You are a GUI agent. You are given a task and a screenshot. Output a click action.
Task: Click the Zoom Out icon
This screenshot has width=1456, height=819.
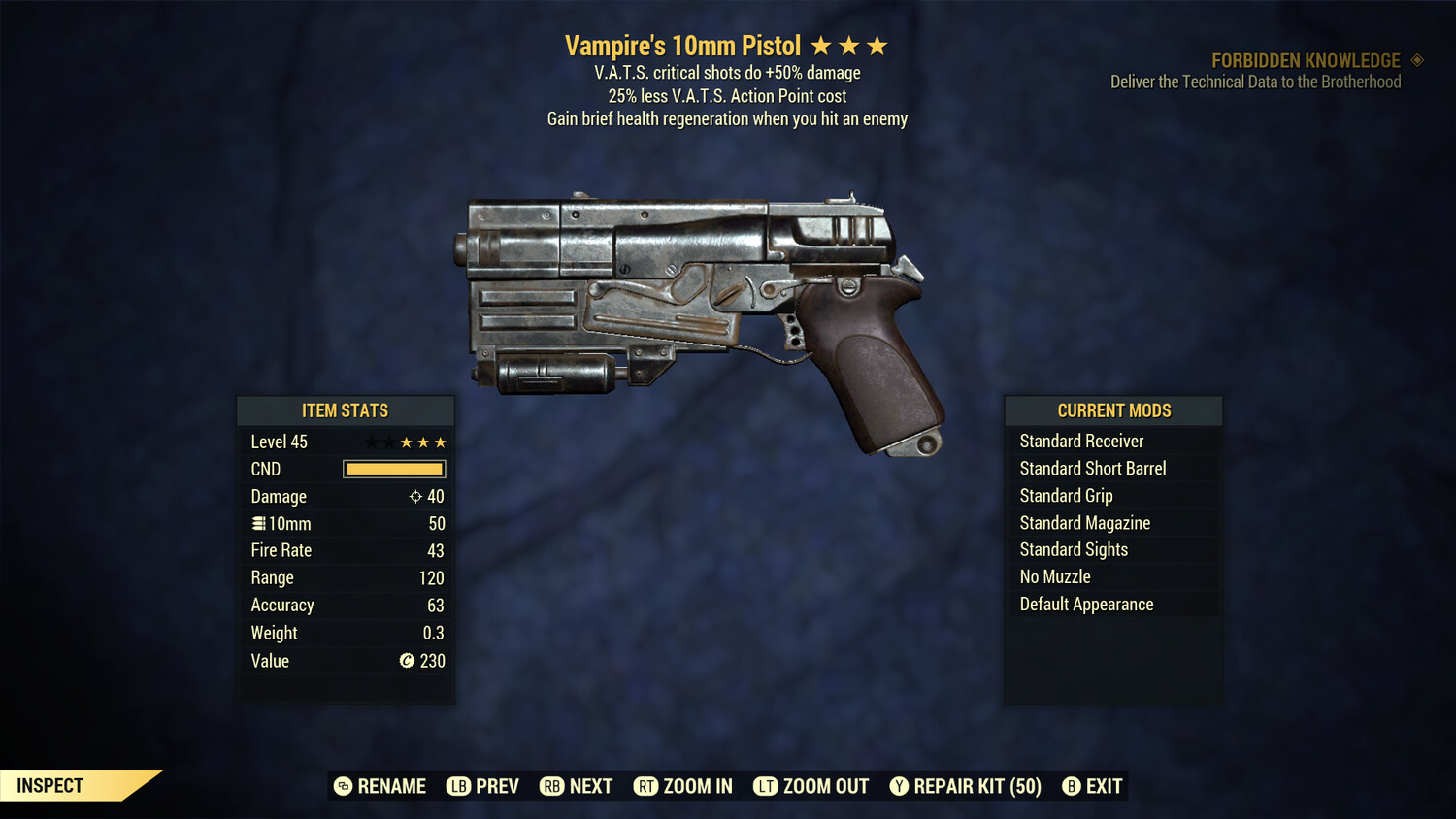[766, 786]
